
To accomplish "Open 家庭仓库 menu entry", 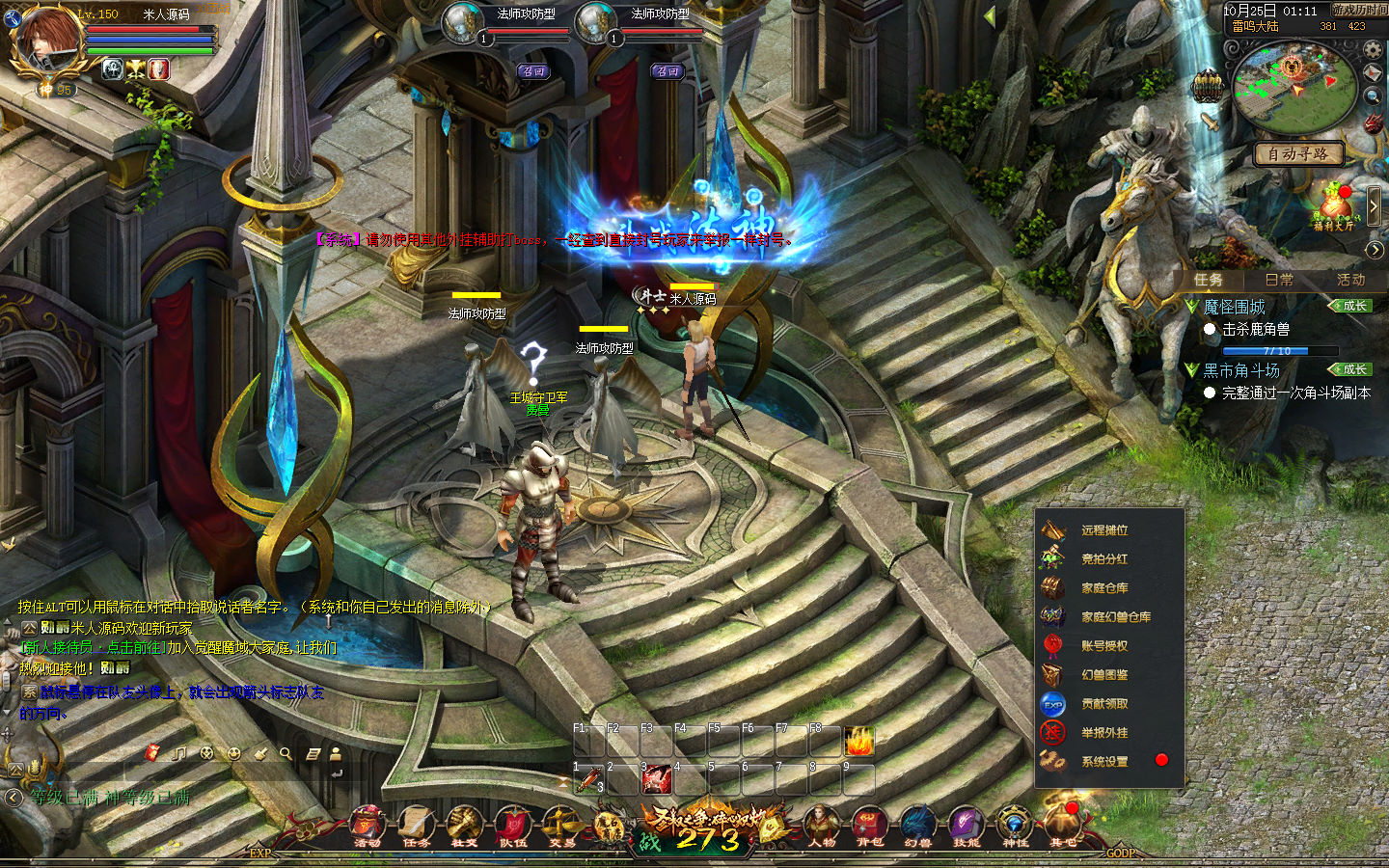I will (1104, 588).
